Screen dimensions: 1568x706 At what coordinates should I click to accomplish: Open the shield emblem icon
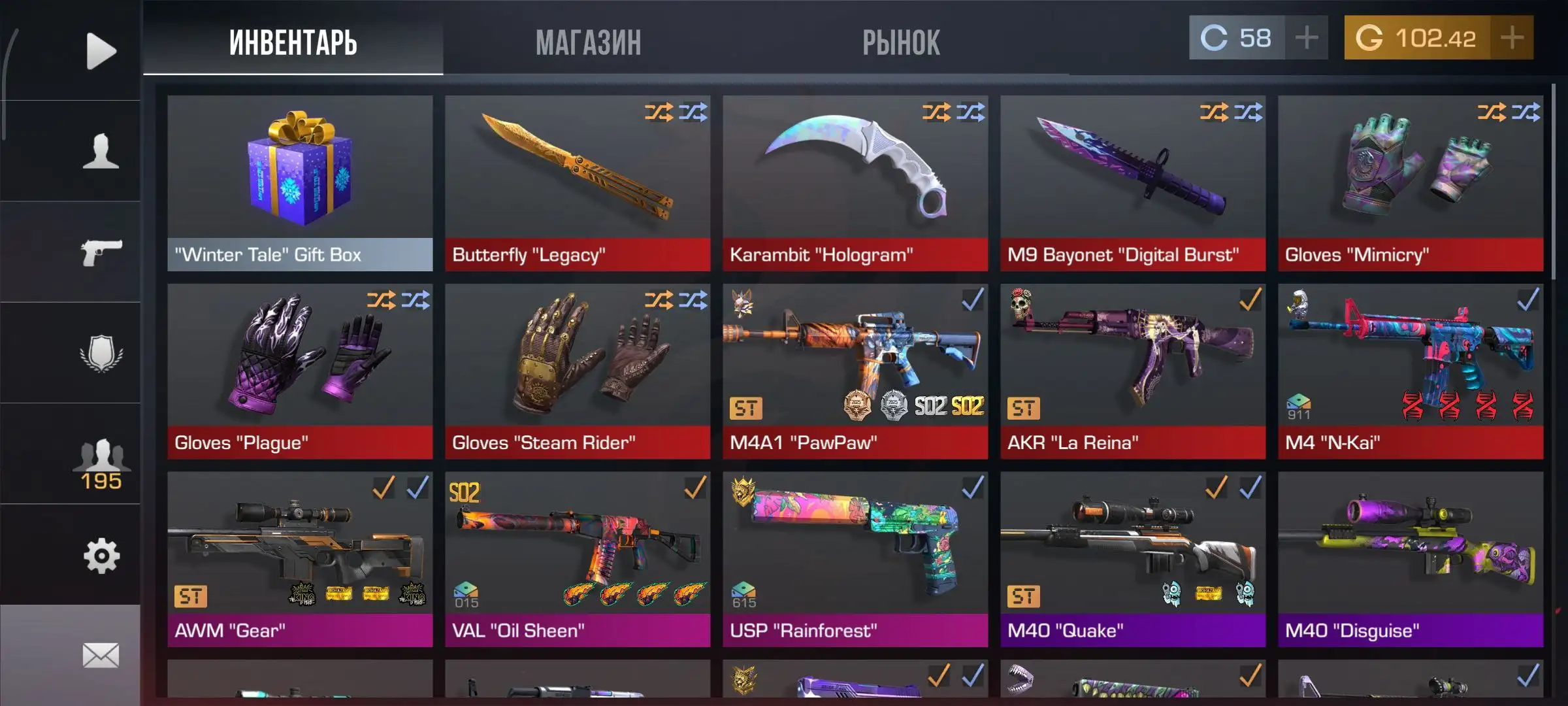click(x=100, y=354)
